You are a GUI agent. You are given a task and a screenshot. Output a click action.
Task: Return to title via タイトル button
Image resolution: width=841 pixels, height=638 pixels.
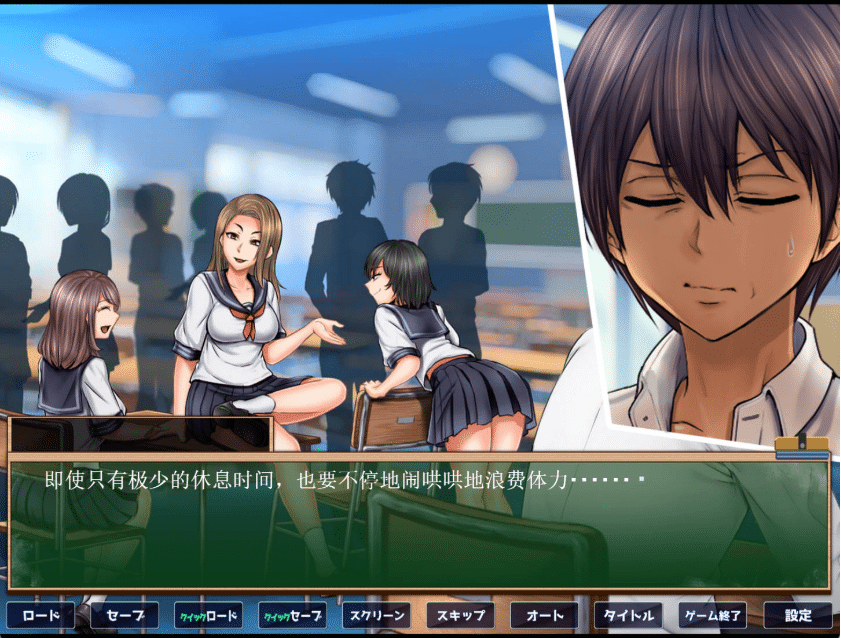[628, 615]
